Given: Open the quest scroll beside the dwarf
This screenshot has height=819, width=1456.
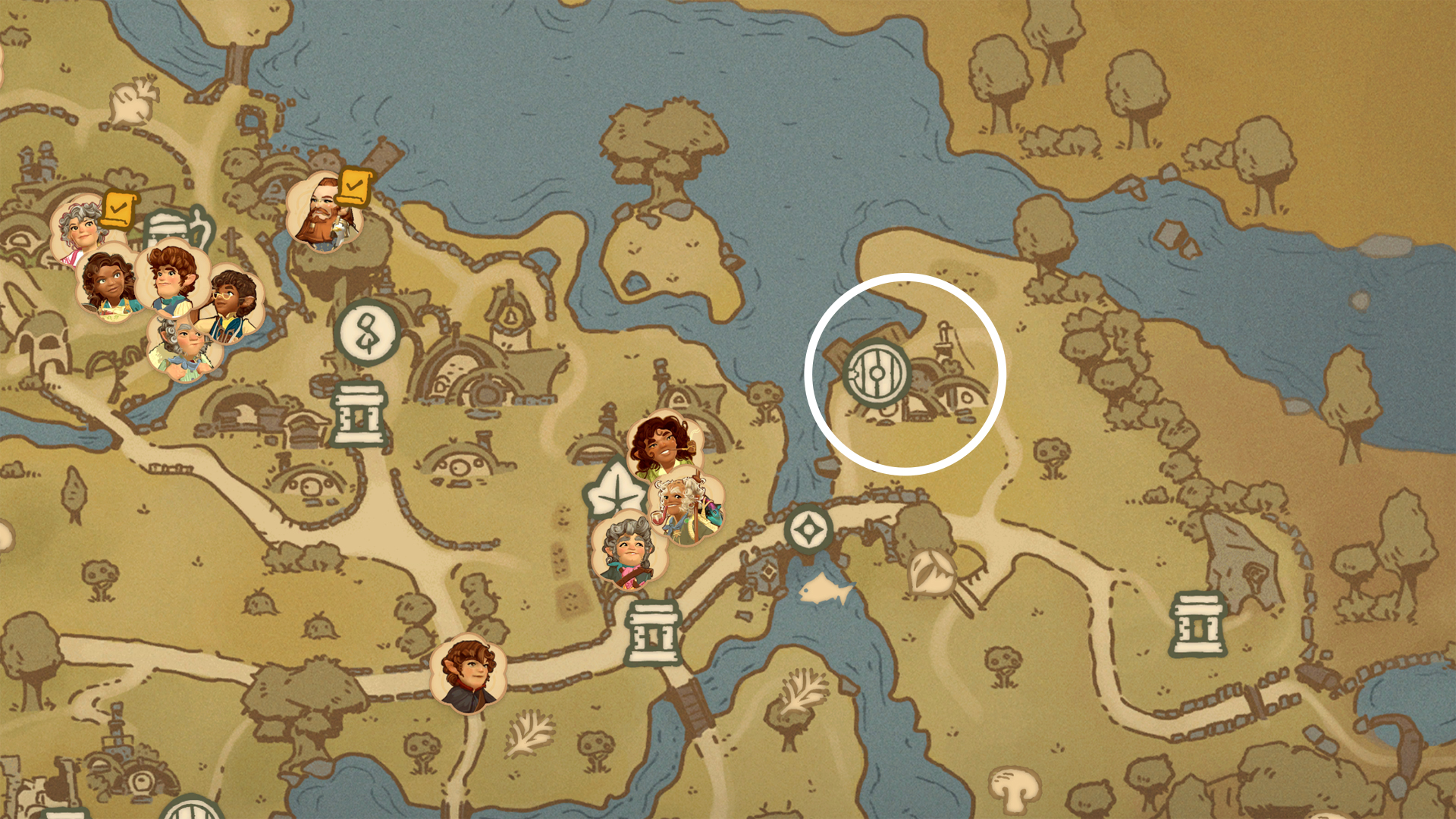Looking at the screenshot, I should tap(353, 187).
